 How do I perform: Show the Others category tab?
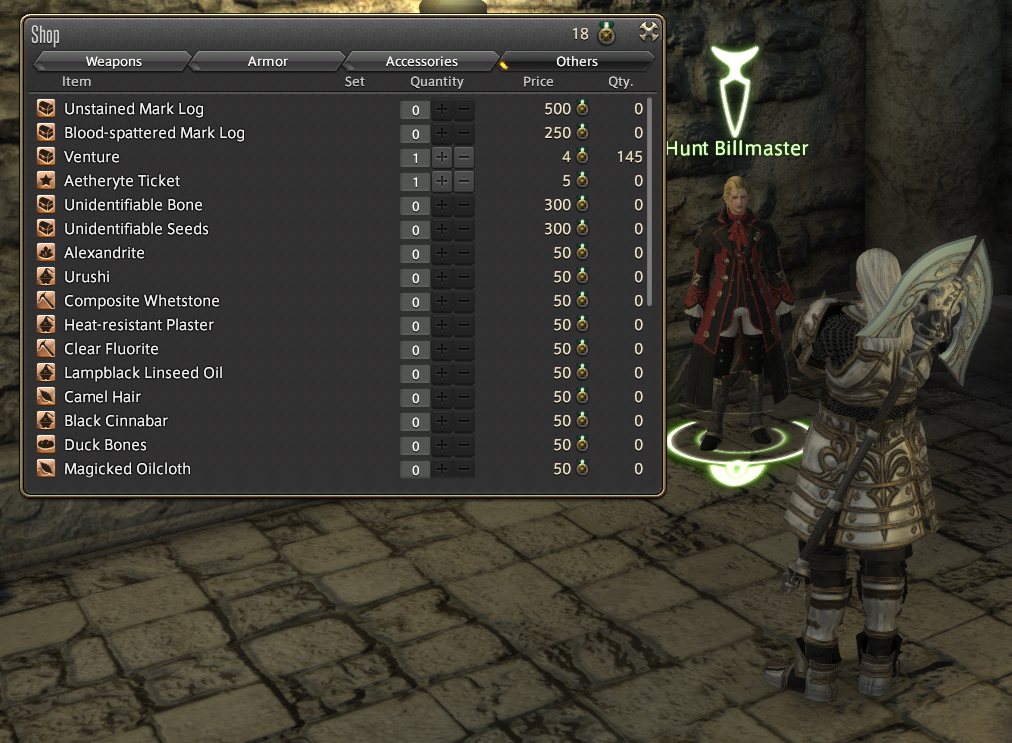577,62
